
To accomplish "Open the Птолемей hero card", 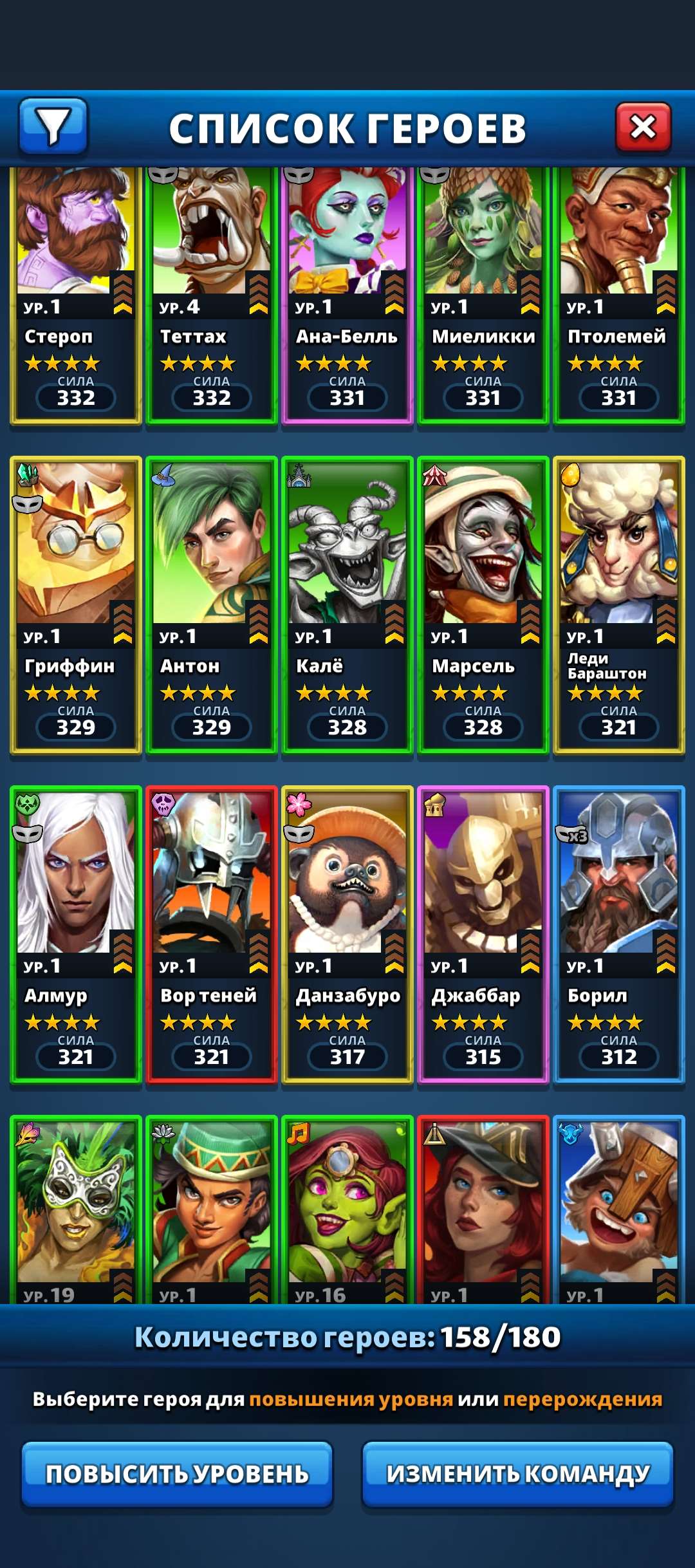I will [618, 296].
